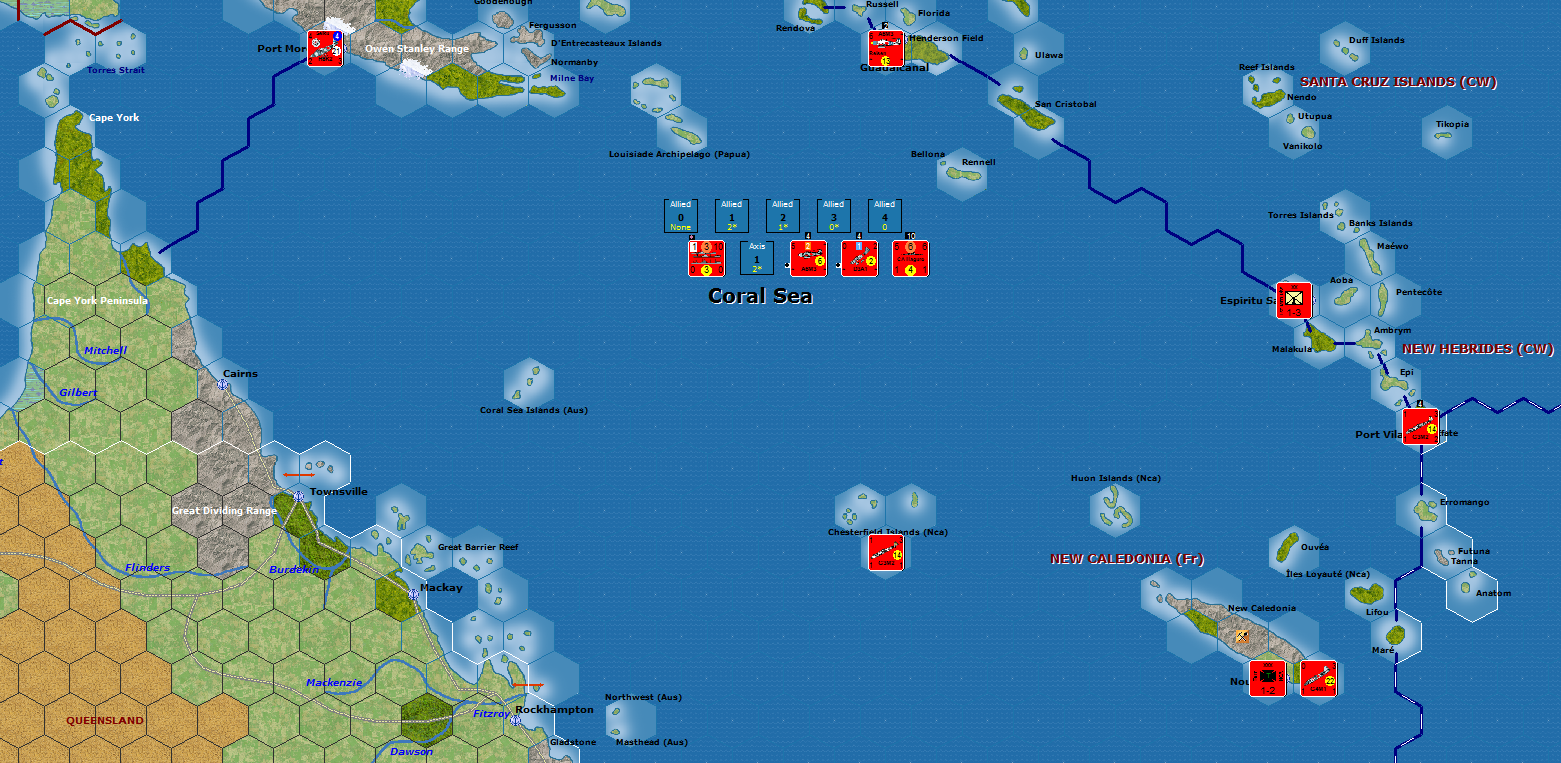The image size is (1561, 763).
Task: Select the Axis 1 status marker
Action: pyautogui.click(x=757, y=257)
